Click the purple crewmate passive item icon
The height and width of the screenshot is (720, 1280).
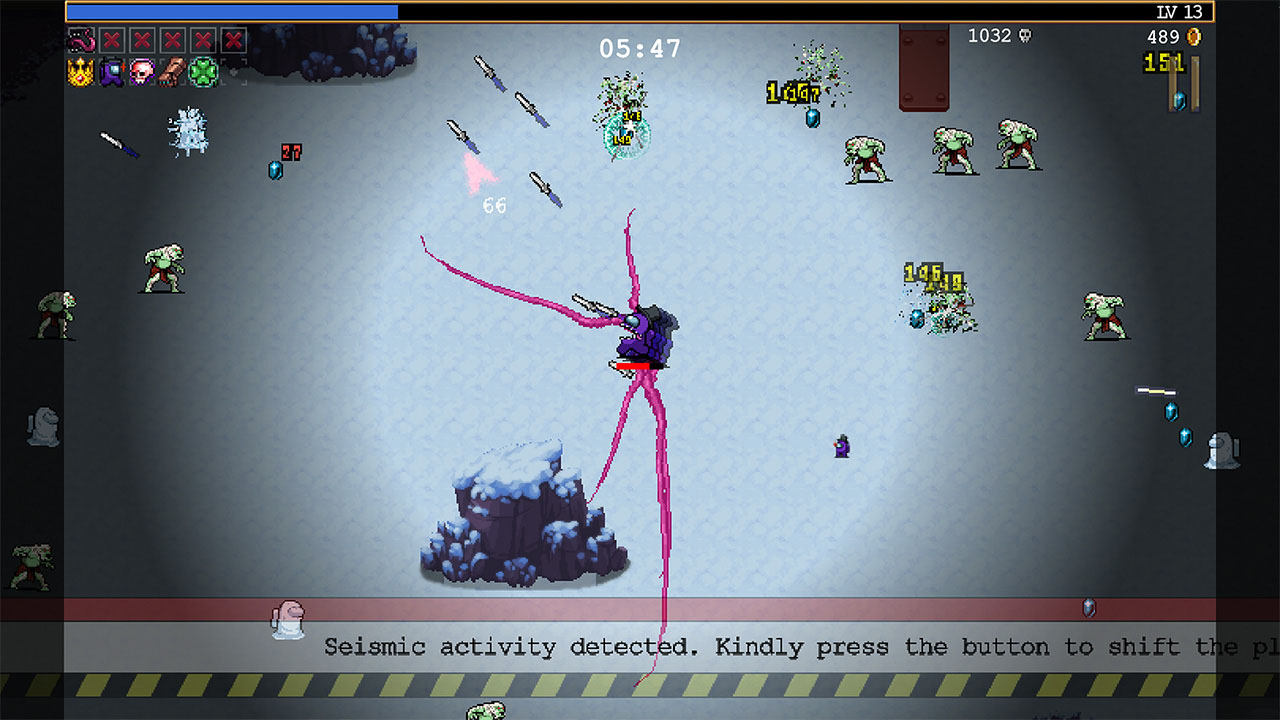click(111, 72)
